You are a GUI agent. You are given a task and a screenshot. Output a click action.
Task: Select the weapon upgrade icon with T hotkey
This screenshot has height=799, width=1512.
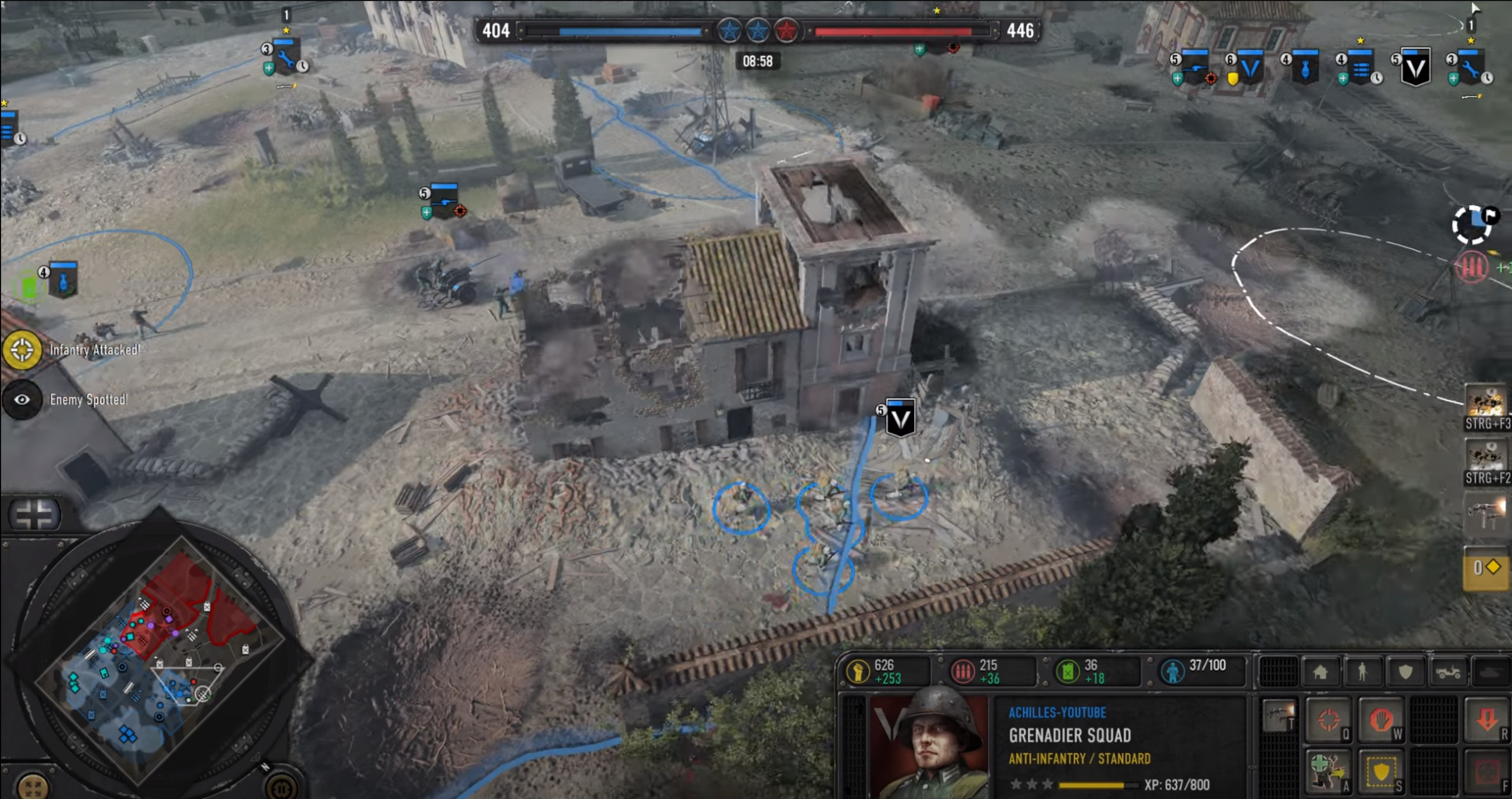1279,716
